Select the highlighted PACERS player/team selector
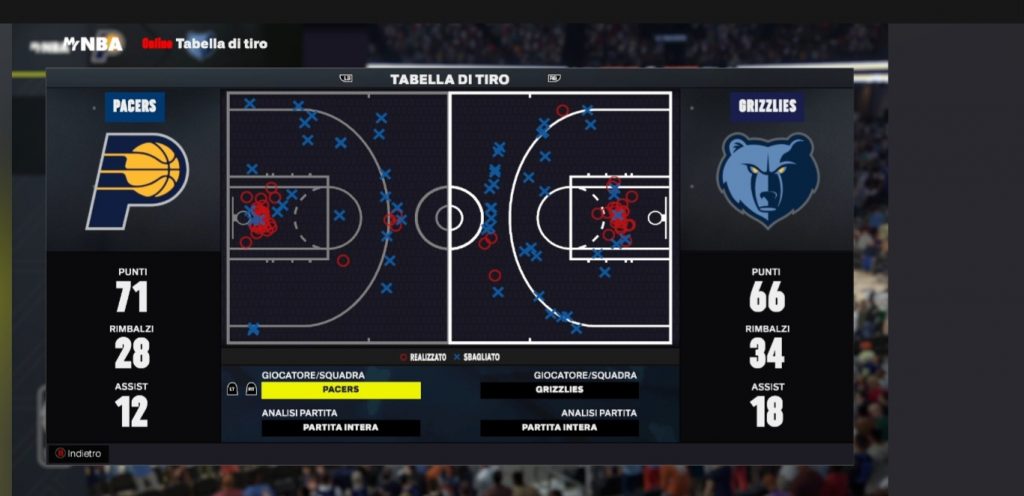This screenshot has width=1024, height=496. (341, 390)
